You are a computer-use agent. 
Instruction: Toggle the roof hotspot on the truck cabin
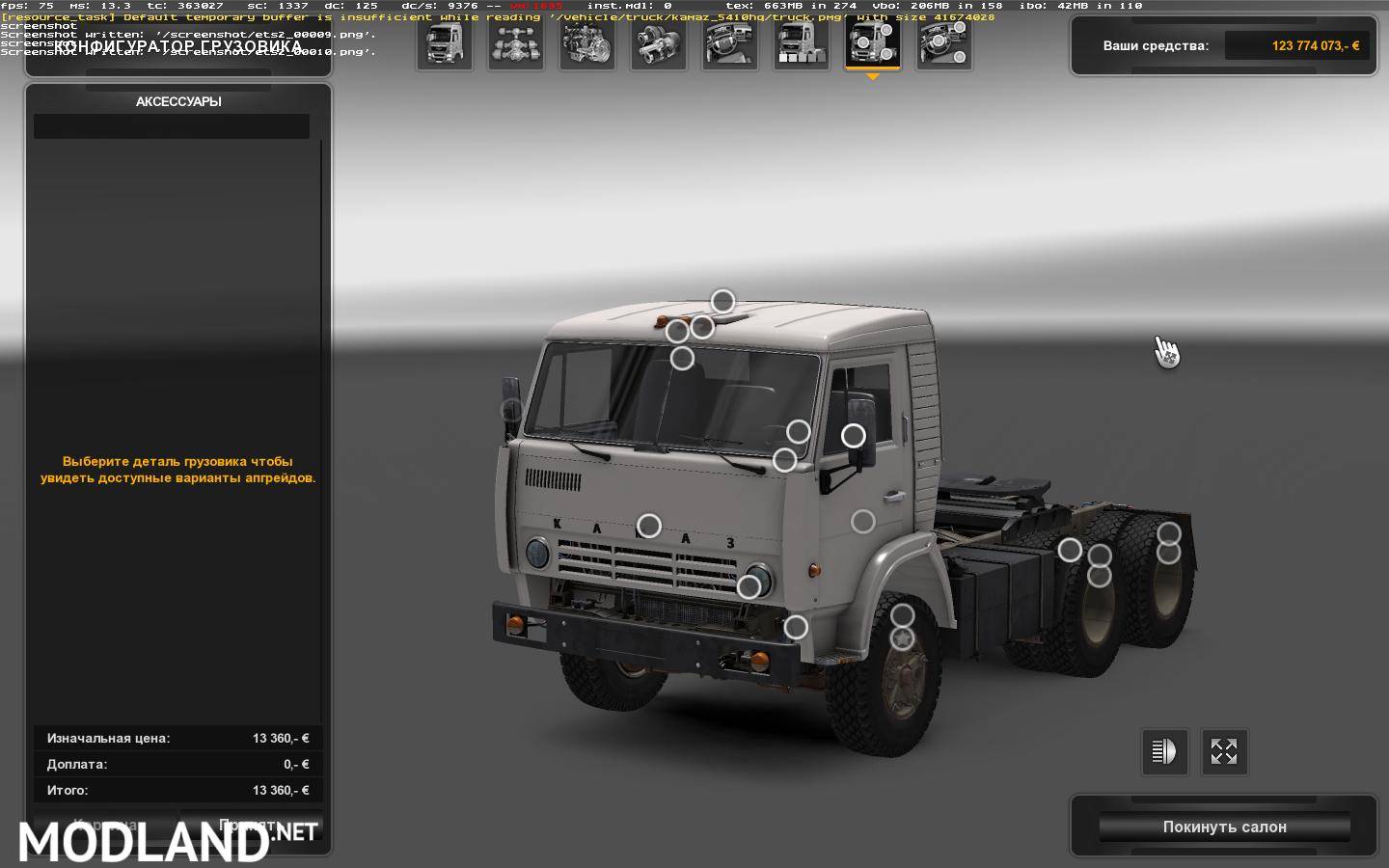pos(723,301)
